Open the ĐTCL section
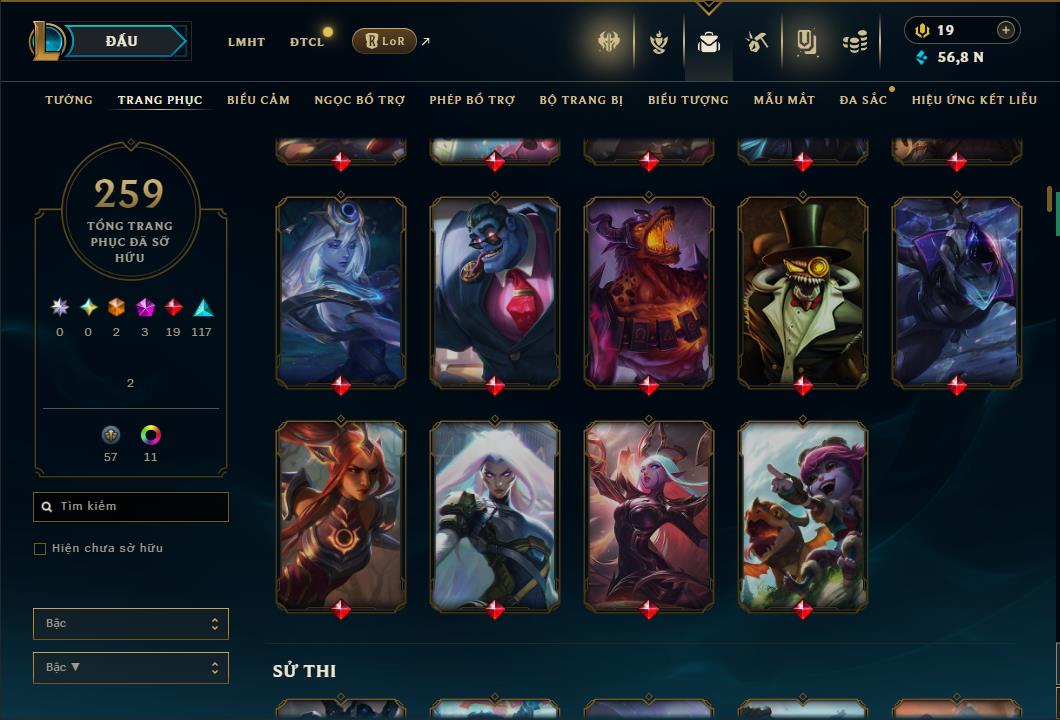This screenshot has height=720, width=1060. coord(307,42)
